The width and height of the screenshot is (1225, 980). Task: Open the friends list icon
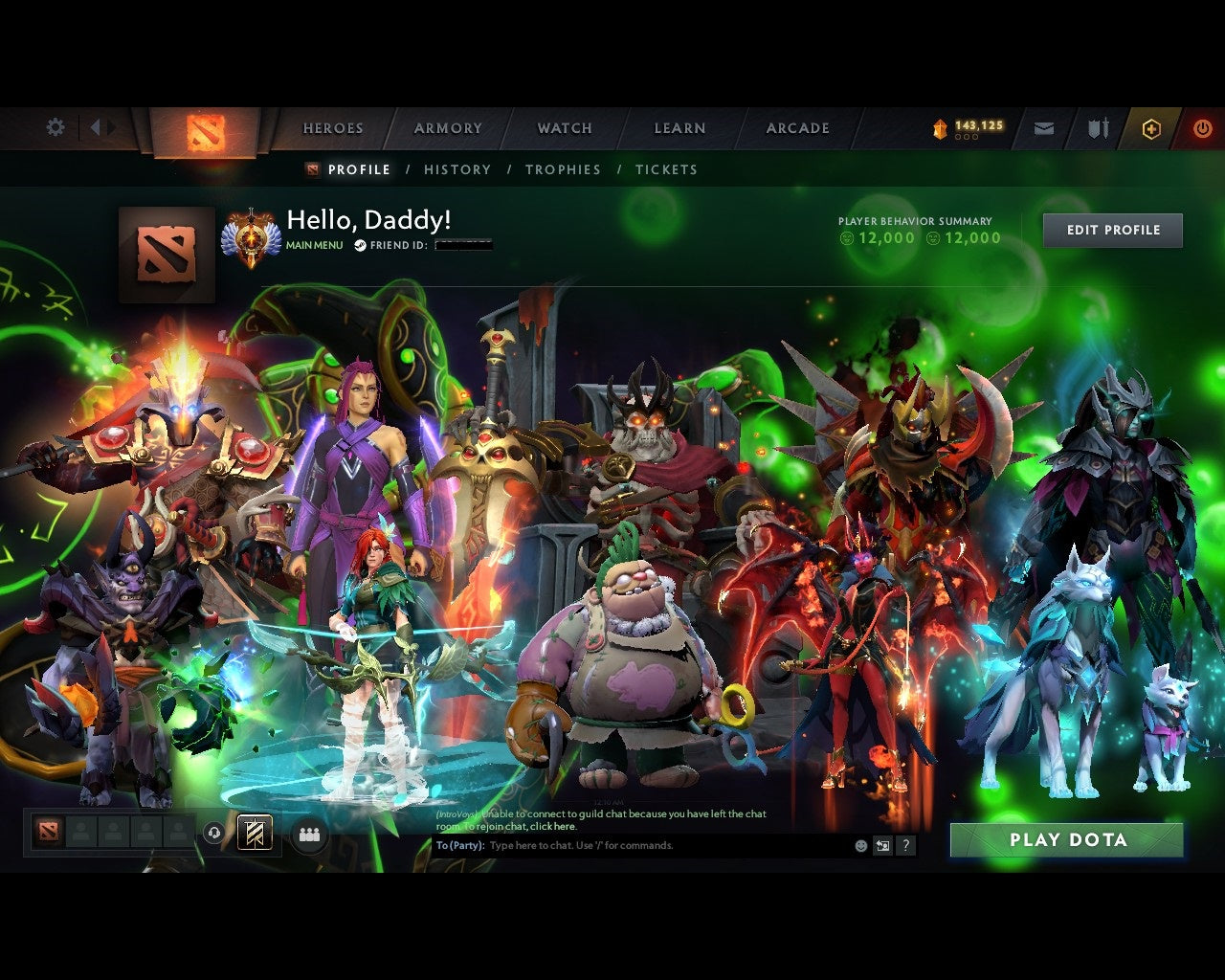pos(308,834)
